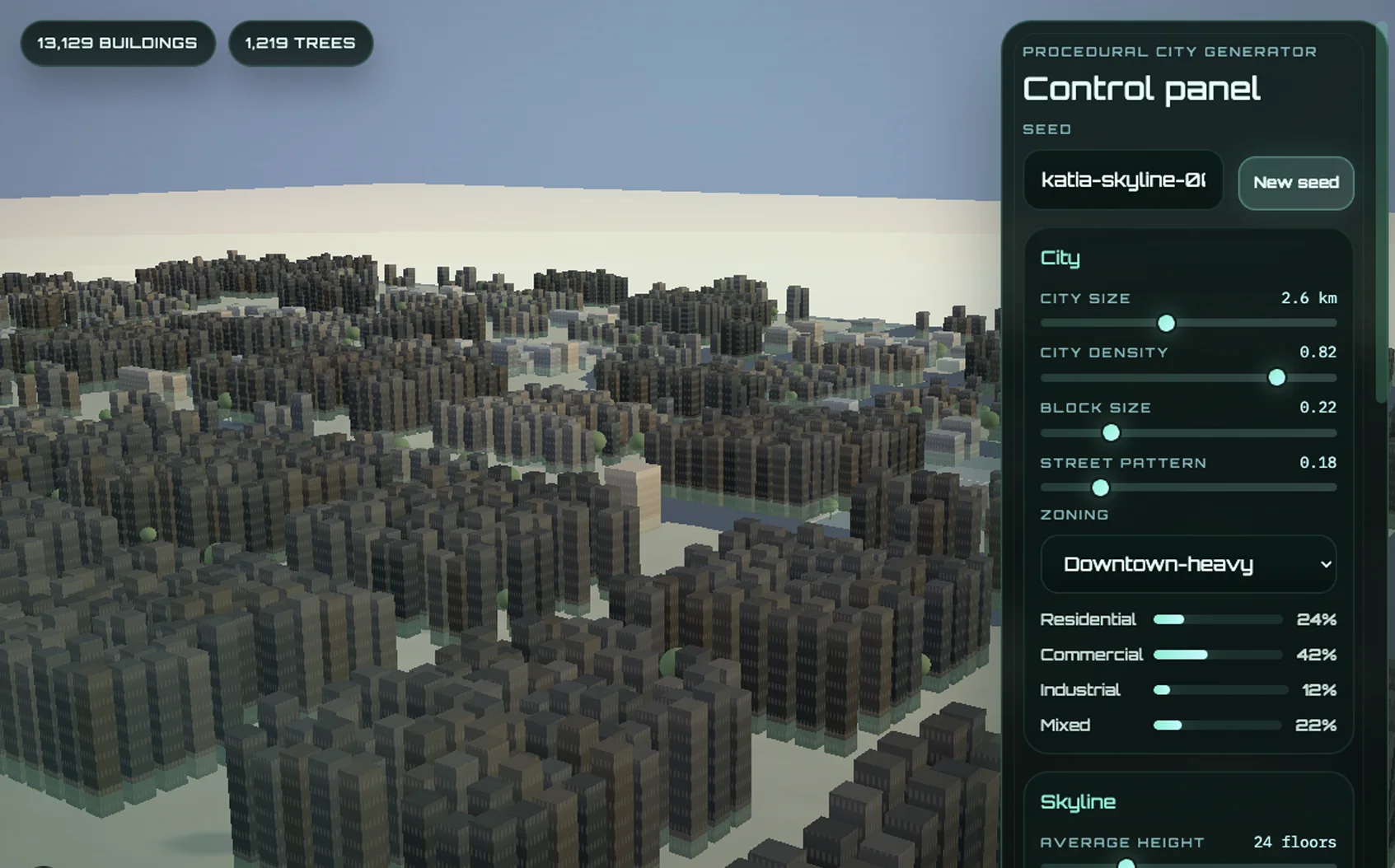
Task: Click the Residential percentage bar
Action: [x=1217, y=619]
